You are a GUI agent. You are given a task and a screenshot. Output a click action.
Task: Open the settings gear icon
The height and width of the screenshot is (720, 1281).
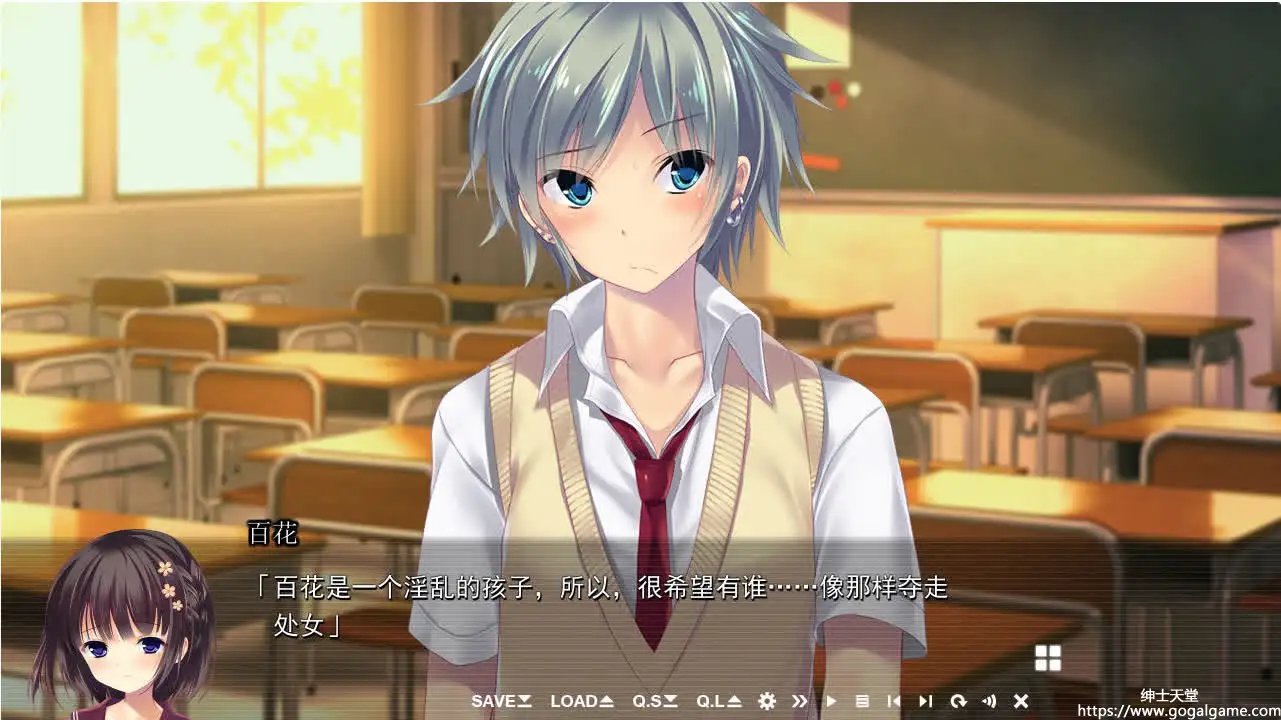(x=768, y=701)
